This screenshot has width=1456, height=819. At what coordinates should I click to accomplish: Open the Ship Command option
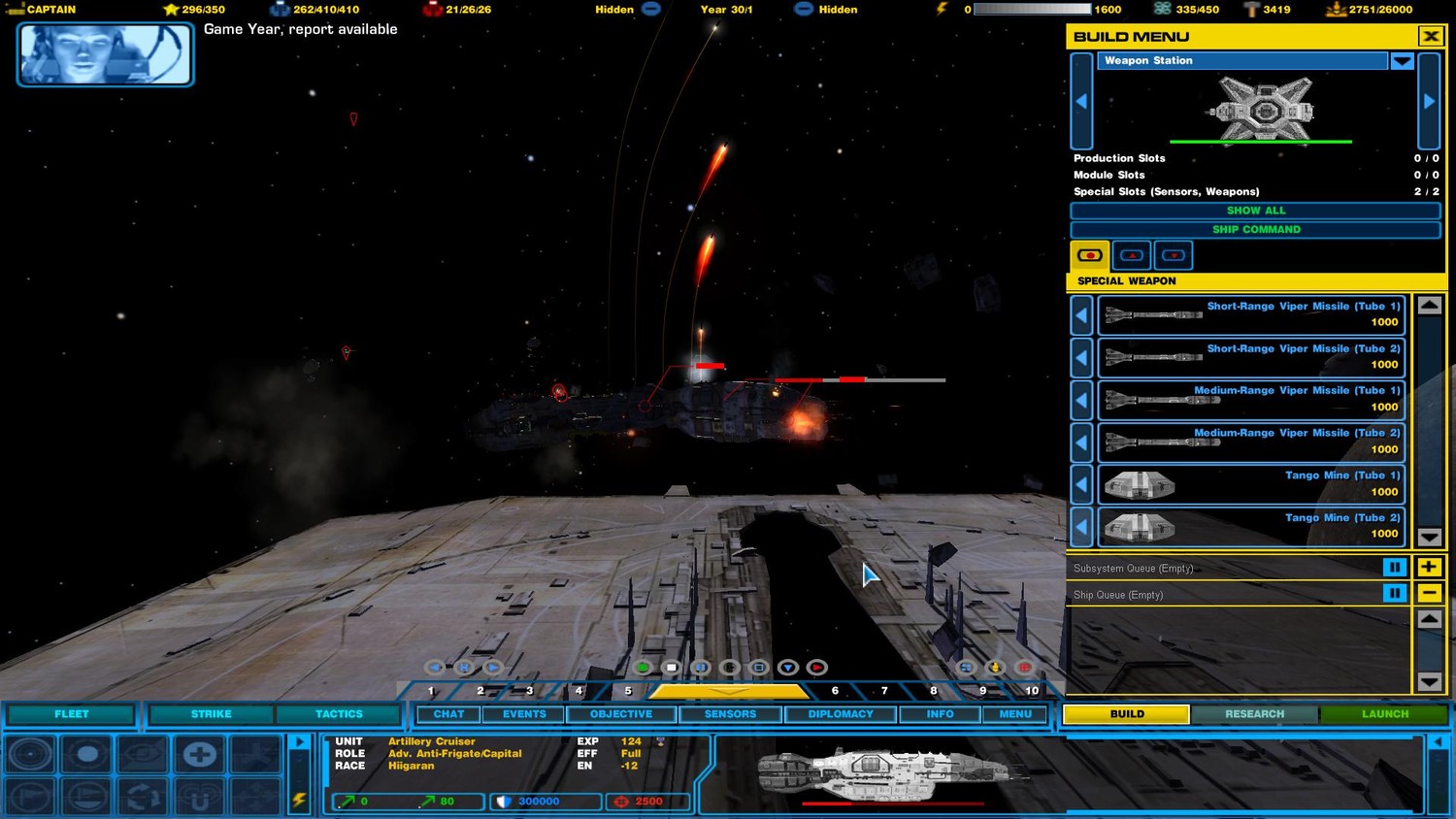[1255, 230]
